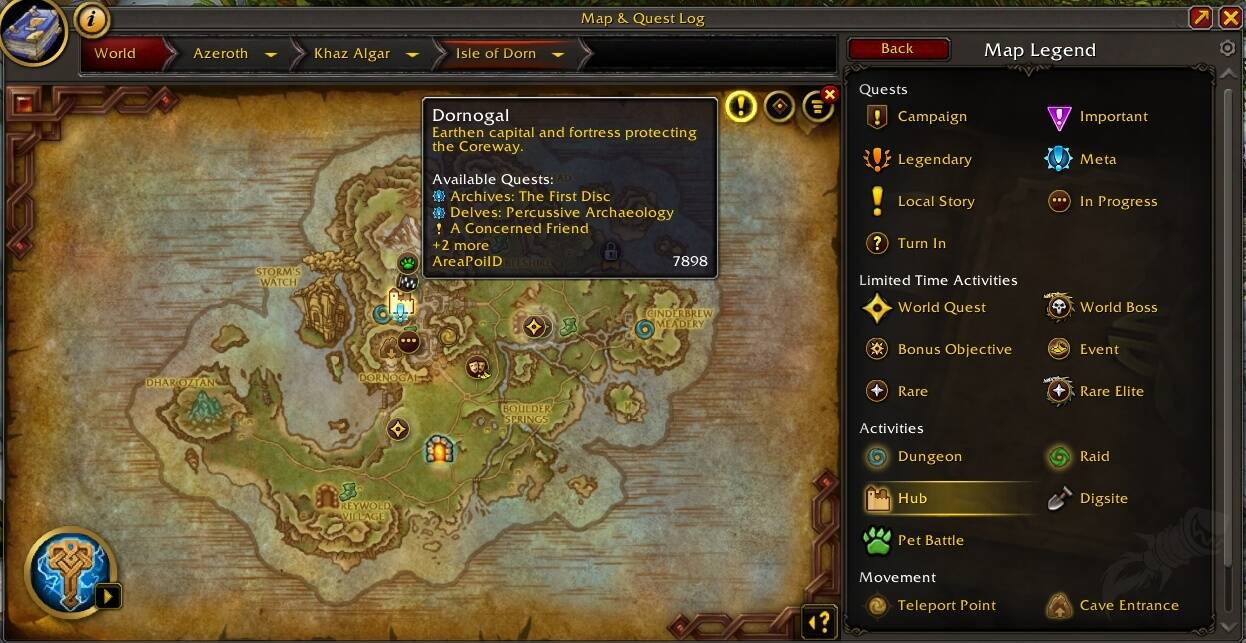Open the World breadcrumb map
The width and height of the screenshot is (1246, 643).
click(x=115, y=54)
